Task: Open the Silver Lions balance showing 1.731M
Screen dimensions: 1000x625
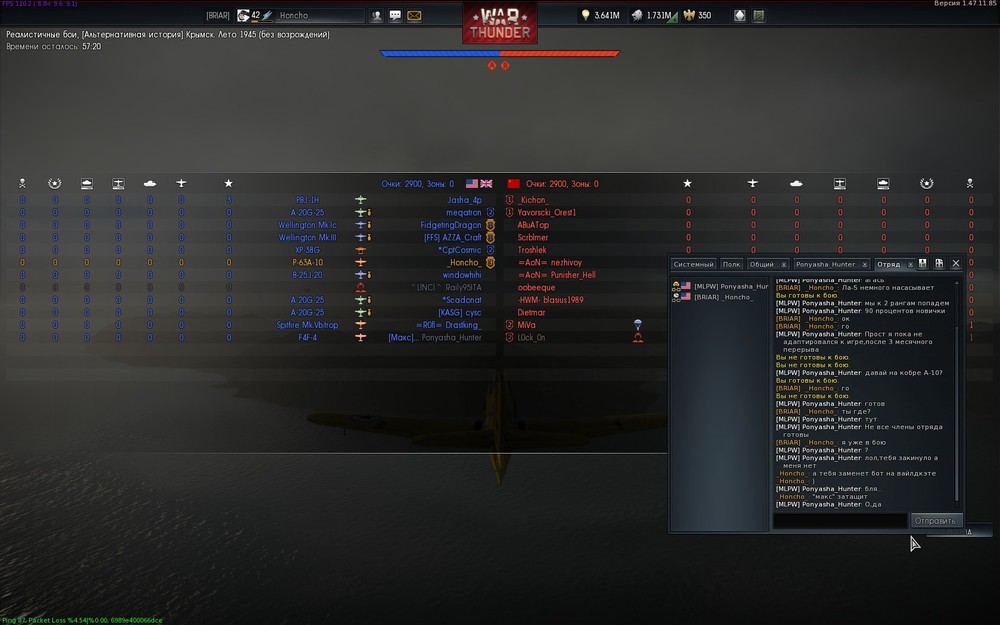Action: tap(655, 16)
